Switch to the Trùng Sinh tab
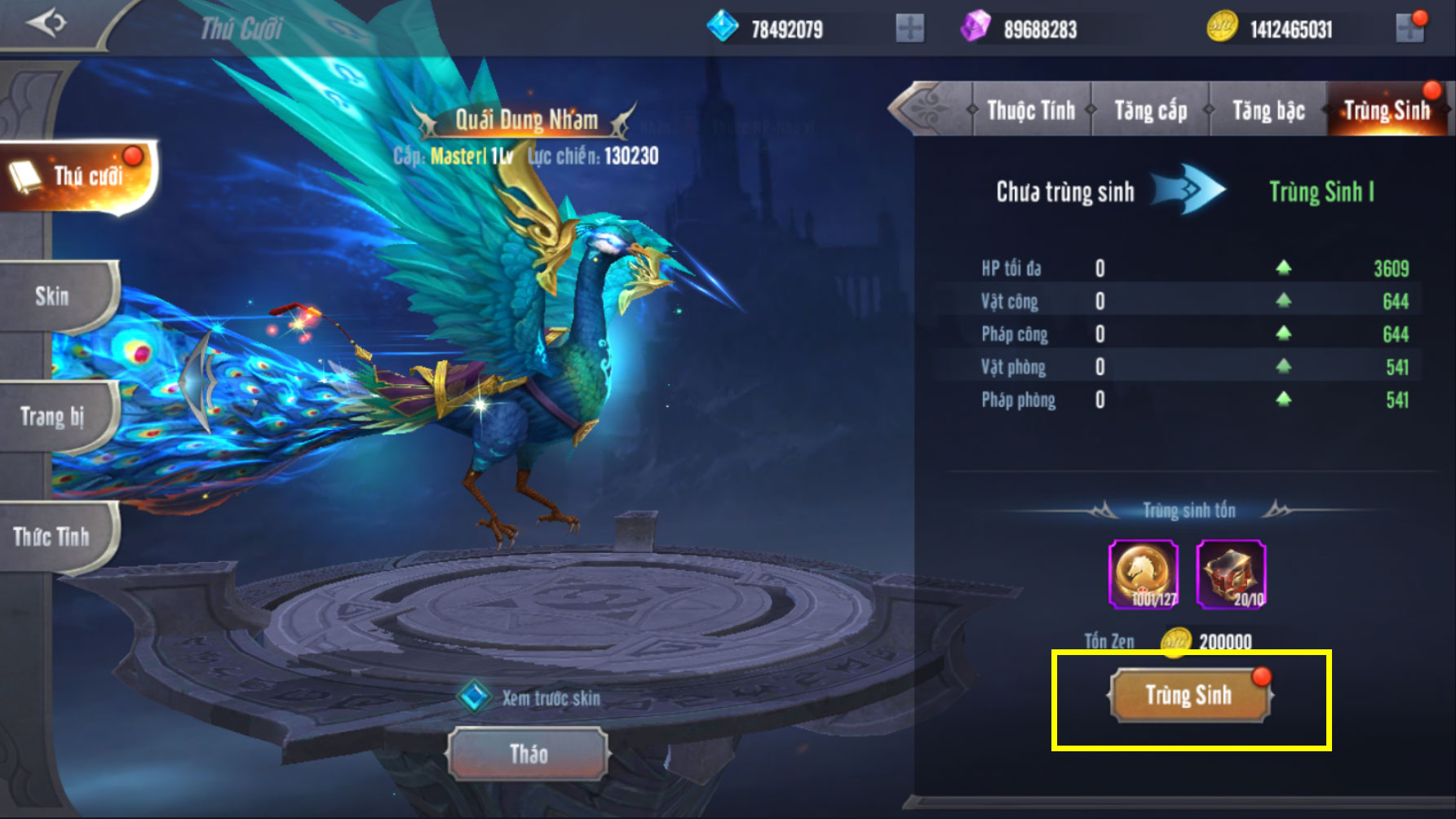This screenshot has width=1456, height=819. 1386,111
